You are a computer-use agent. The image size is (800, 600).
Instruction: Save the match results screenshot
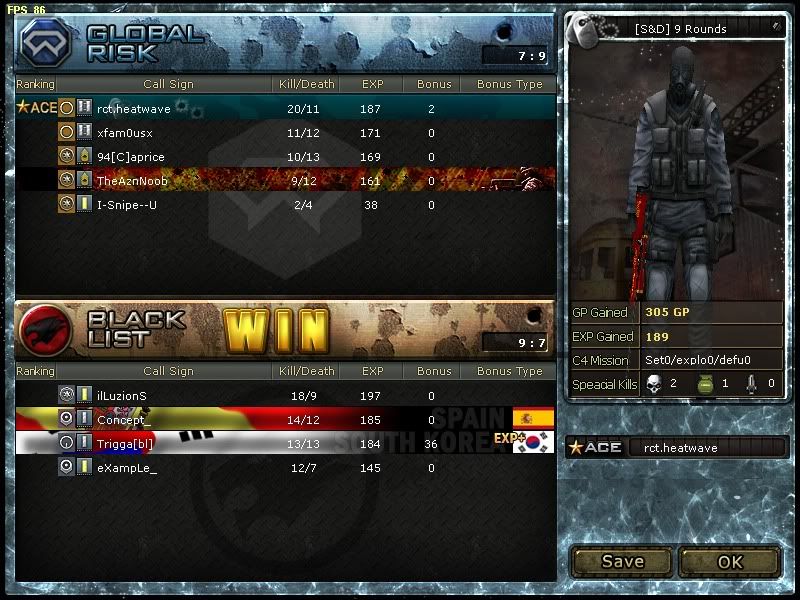pos(622,561)
